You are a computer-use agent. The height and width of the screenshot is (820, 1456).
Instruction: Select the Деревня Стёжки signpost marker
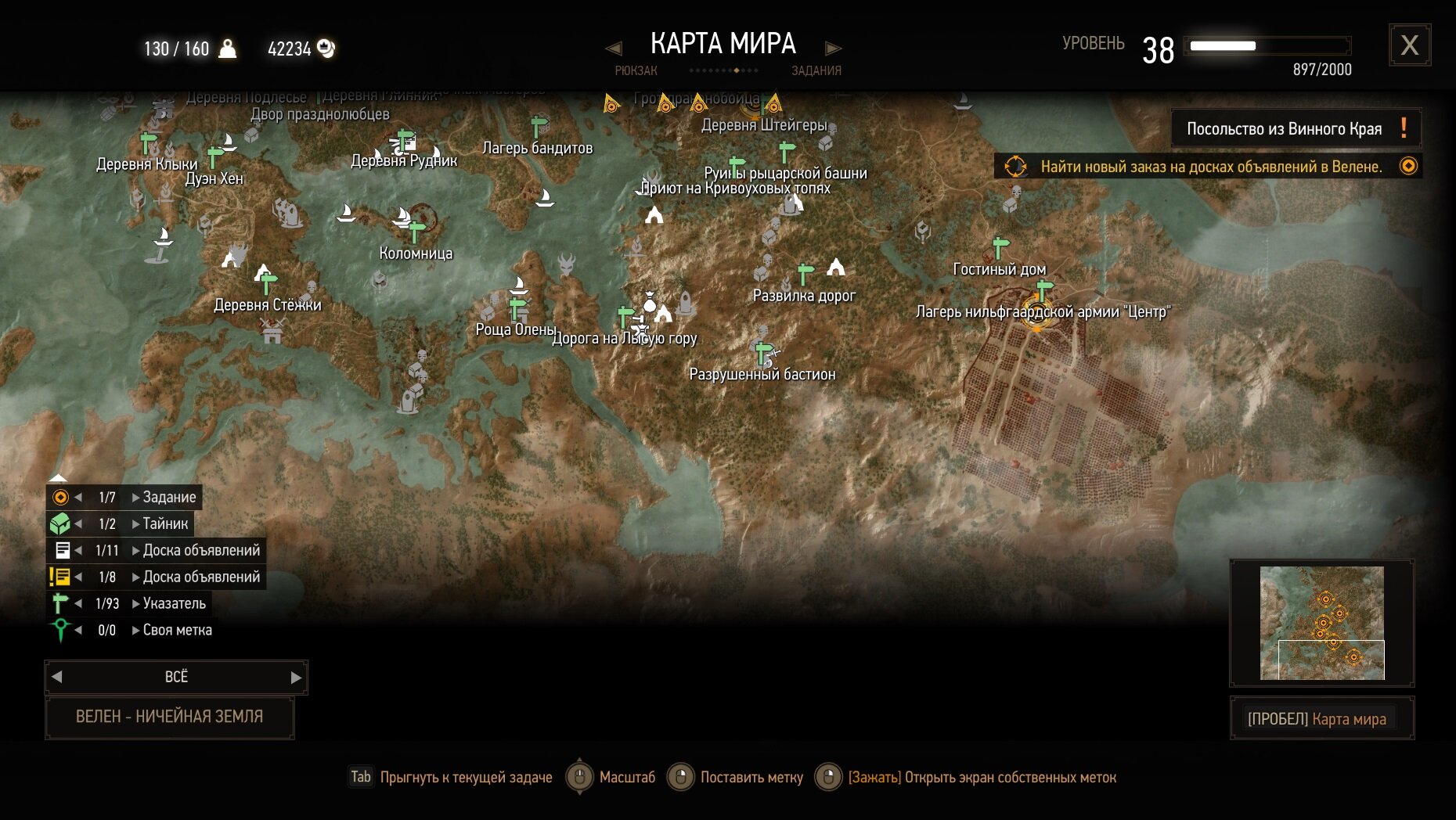click(268, 282)
